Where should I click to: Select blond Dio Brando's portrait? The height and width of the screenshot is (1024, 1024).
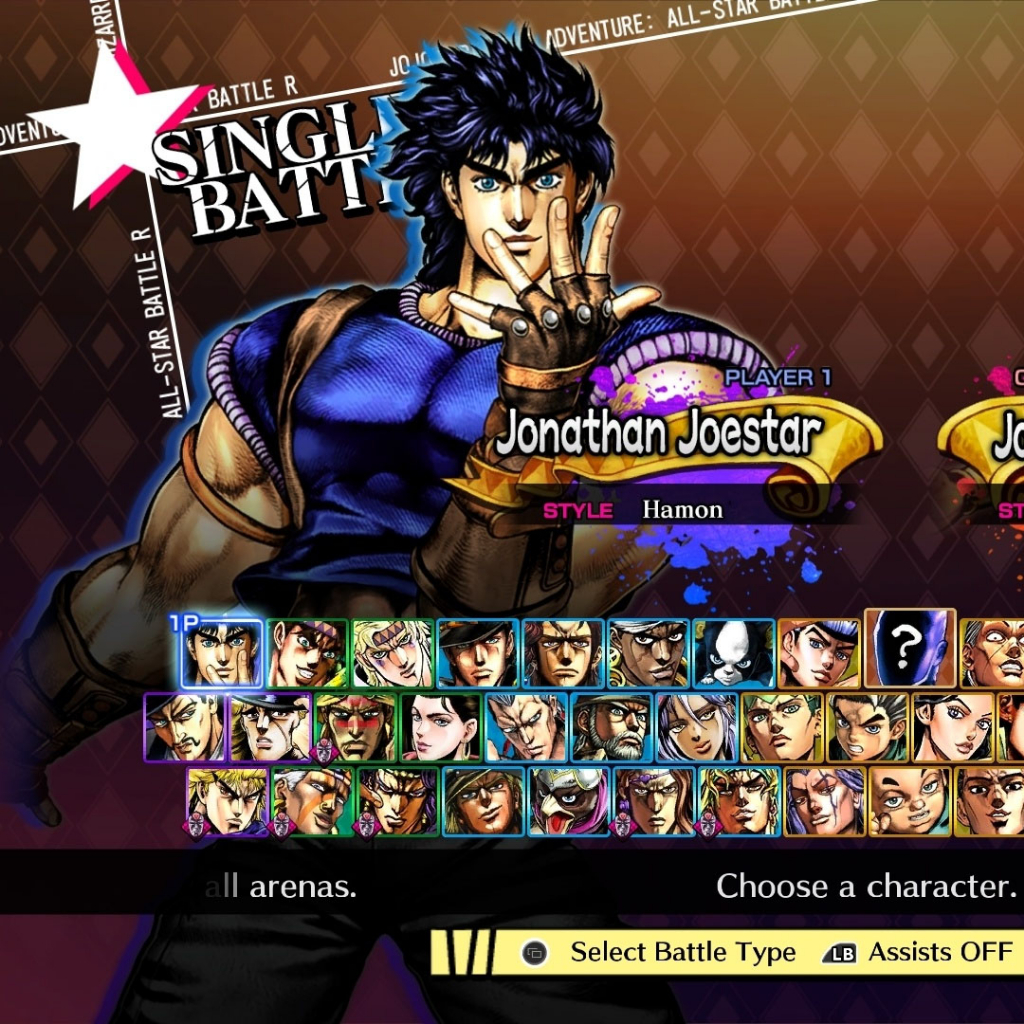228,800
